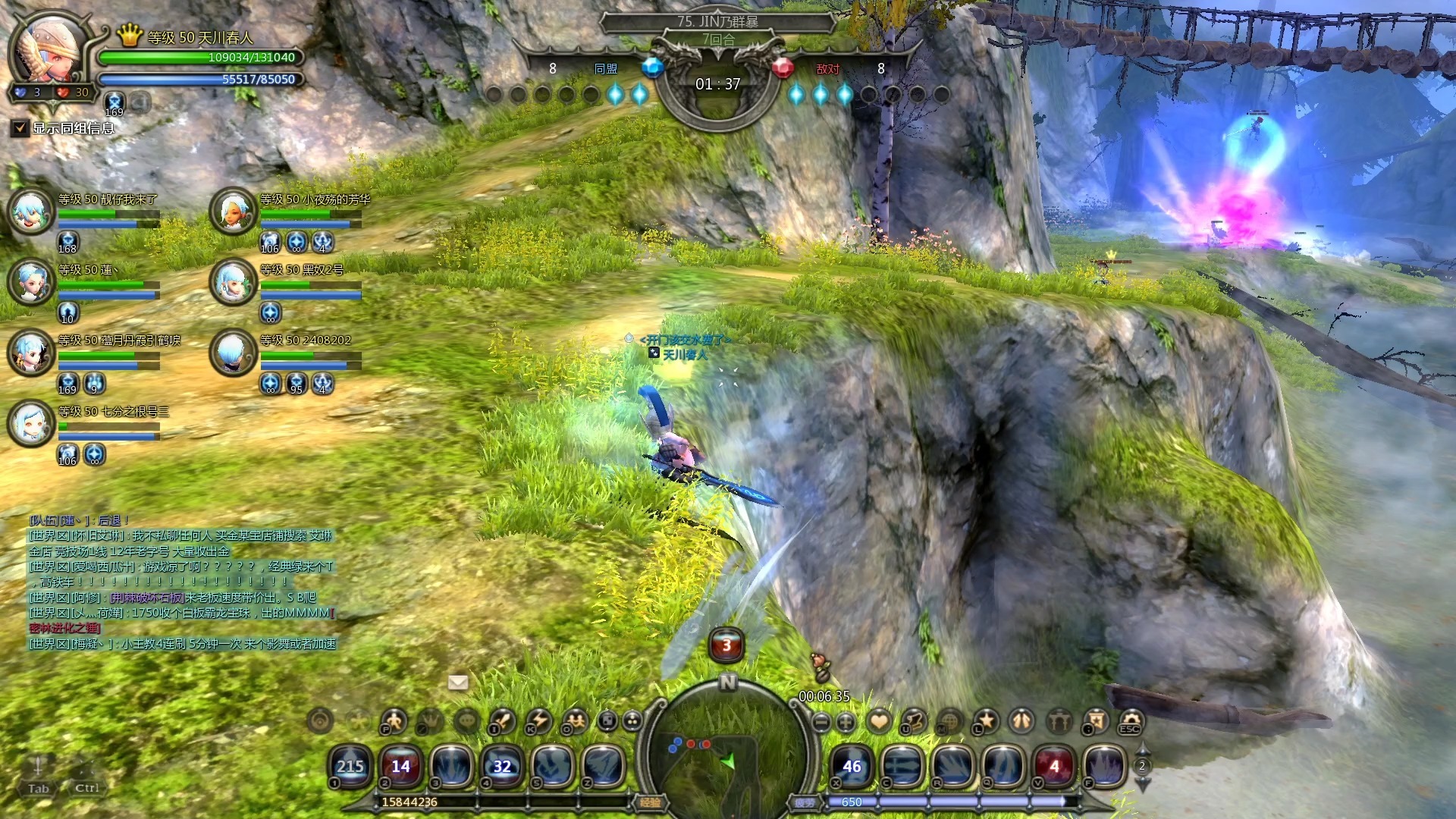Select party member 2408202 portrait
Image resolution: width=1456 pixels, height=819 pixels.
pyautogui.click(x=233, y=353)
